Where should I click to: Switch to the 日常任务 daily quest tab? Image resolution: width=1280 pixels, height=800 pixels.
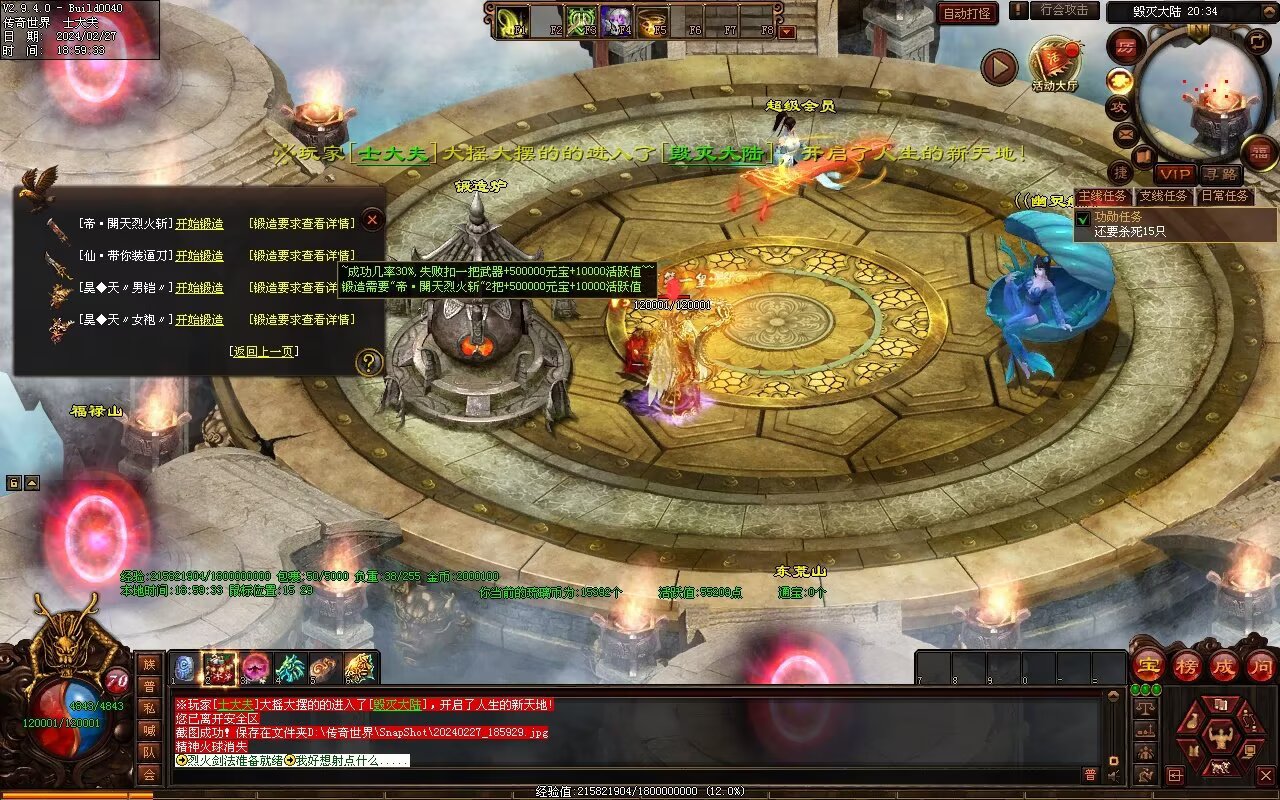(1224, 196)
